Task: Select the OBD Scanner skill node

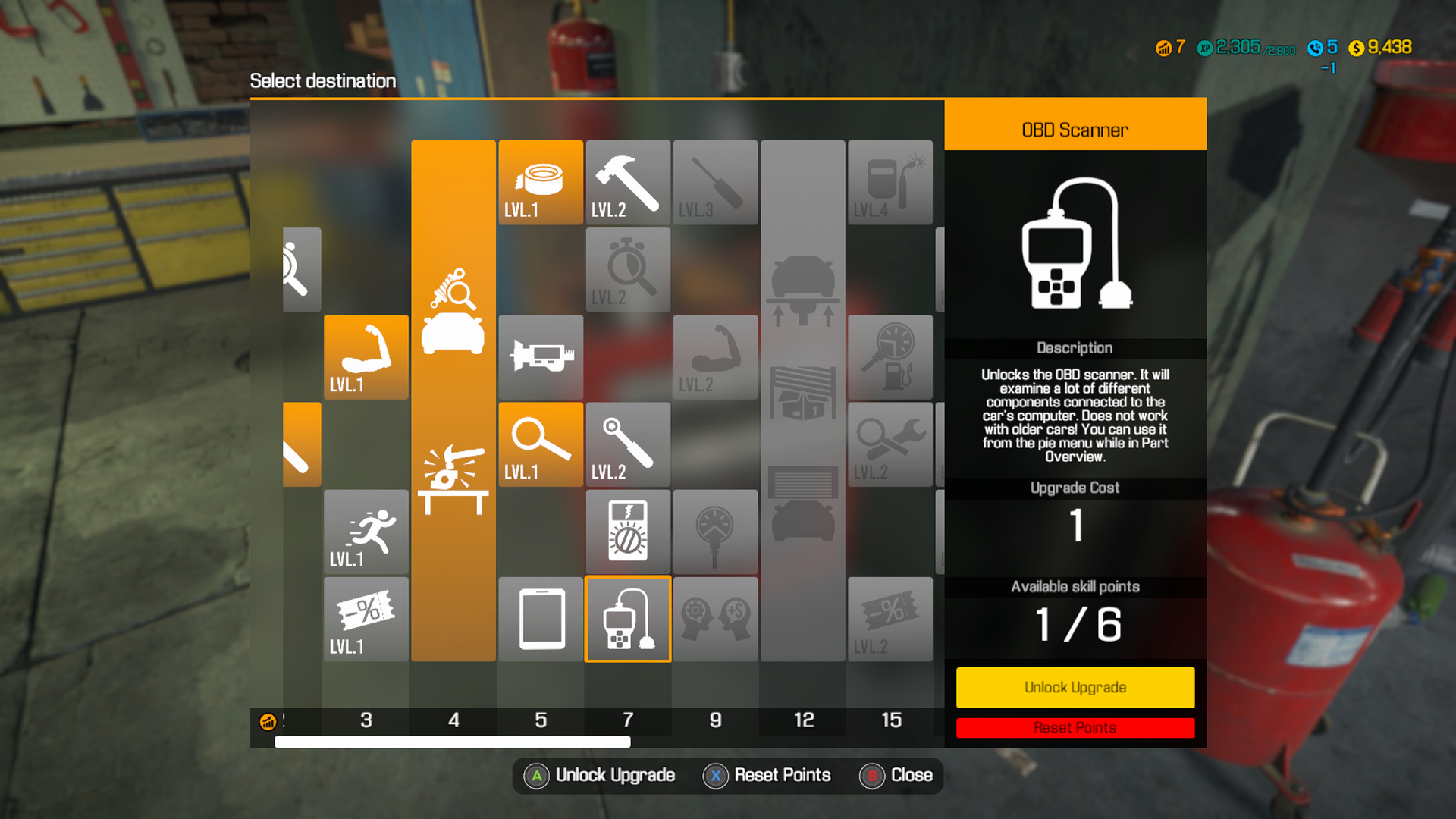Action: click(628, 618)
